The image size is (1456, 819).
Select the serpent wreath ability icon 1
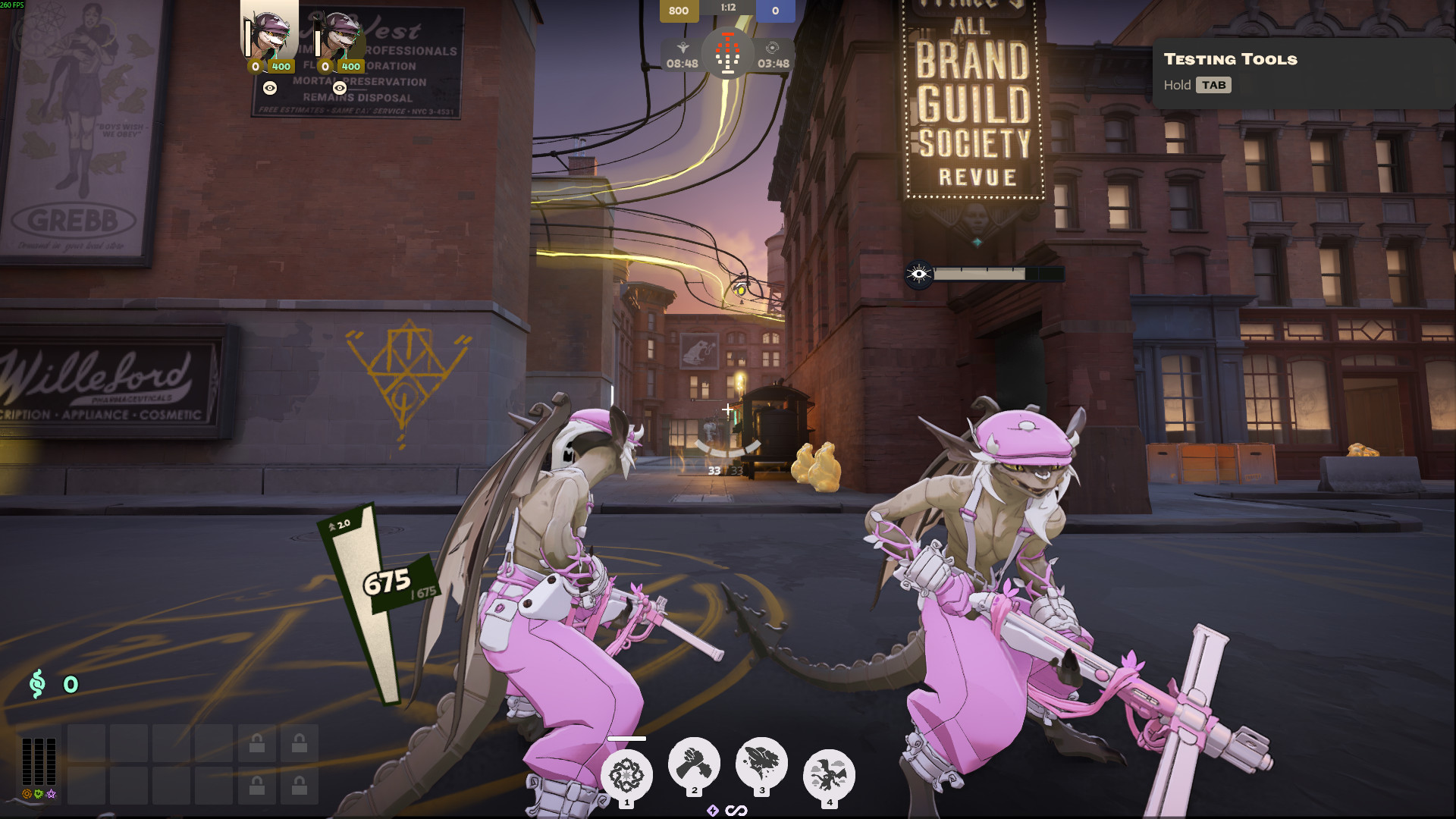(x=626, y=771)
